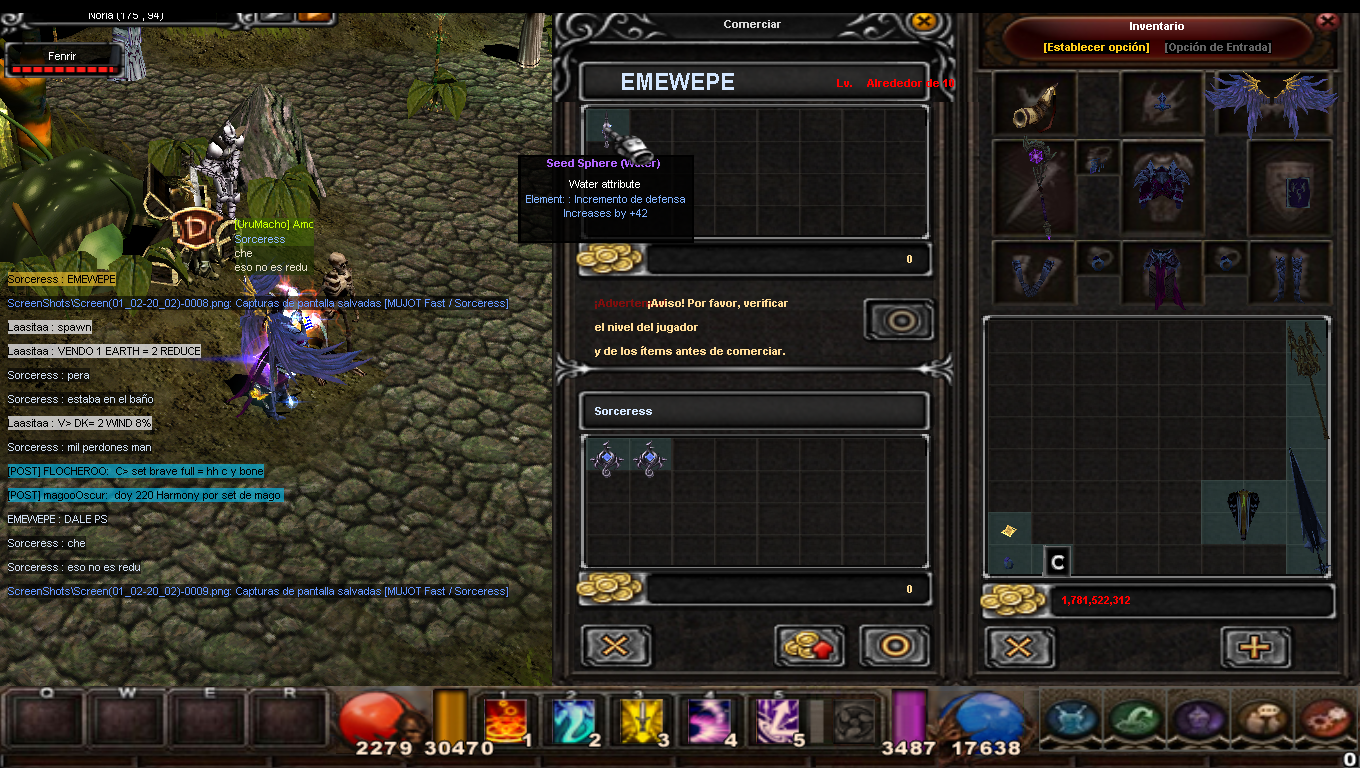Activate the fire skill in hotbar slot 1
The height and width of the screenshot is (768, 1360).
click(506, 721)
